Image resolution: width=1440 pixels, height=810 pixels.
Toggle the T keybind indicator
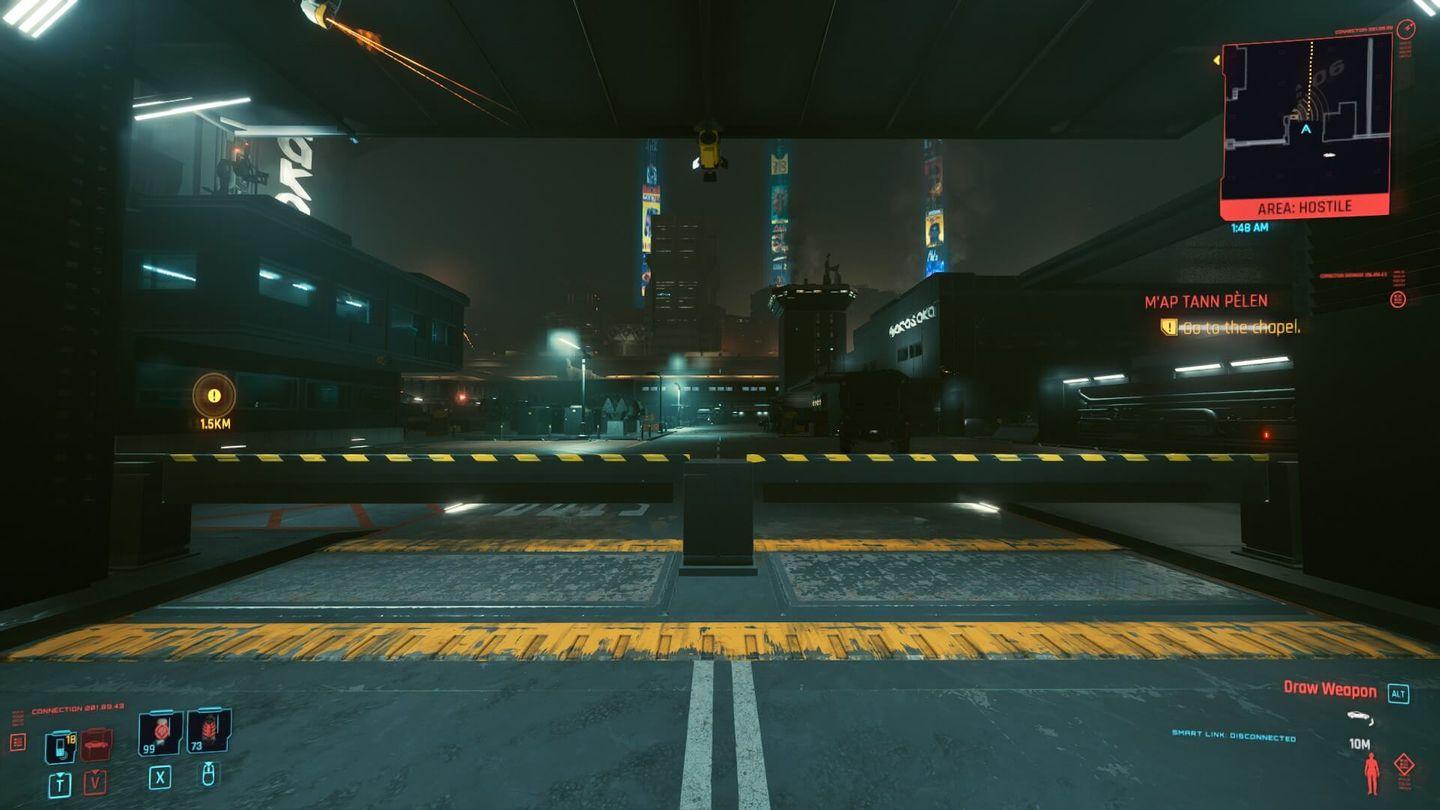pos(60,784)
